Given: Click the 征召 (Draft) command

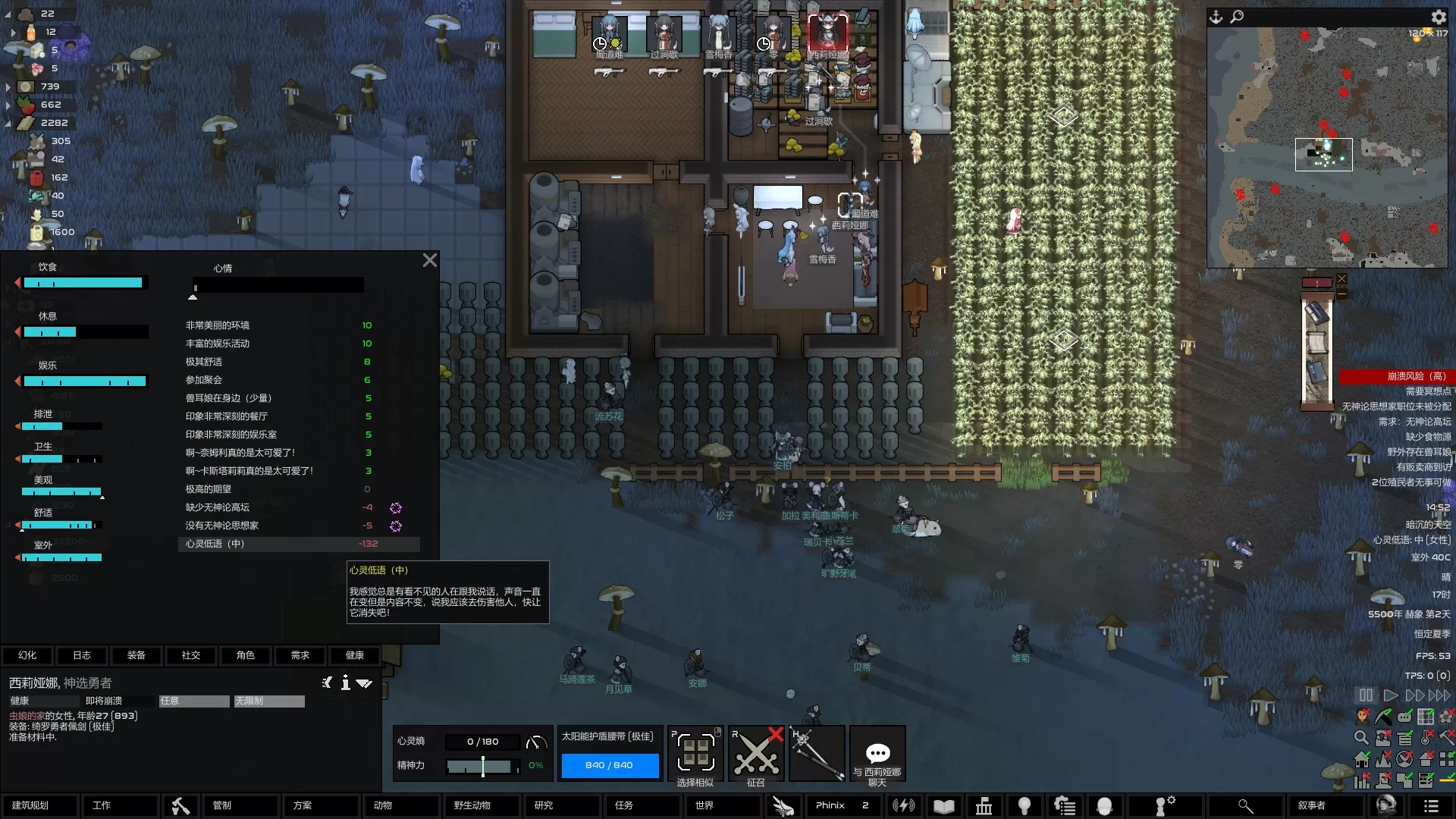Looking at the screenshot, I should coord(756,756).
